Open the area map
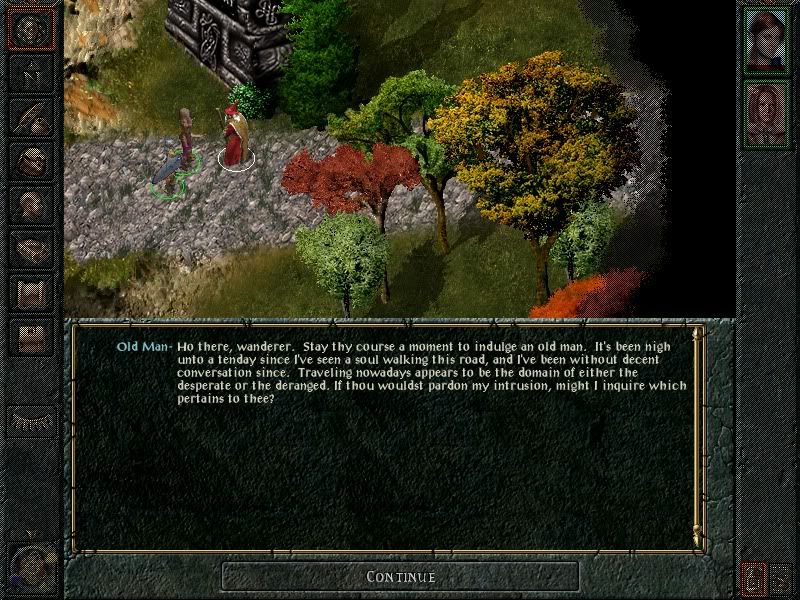 31,73
